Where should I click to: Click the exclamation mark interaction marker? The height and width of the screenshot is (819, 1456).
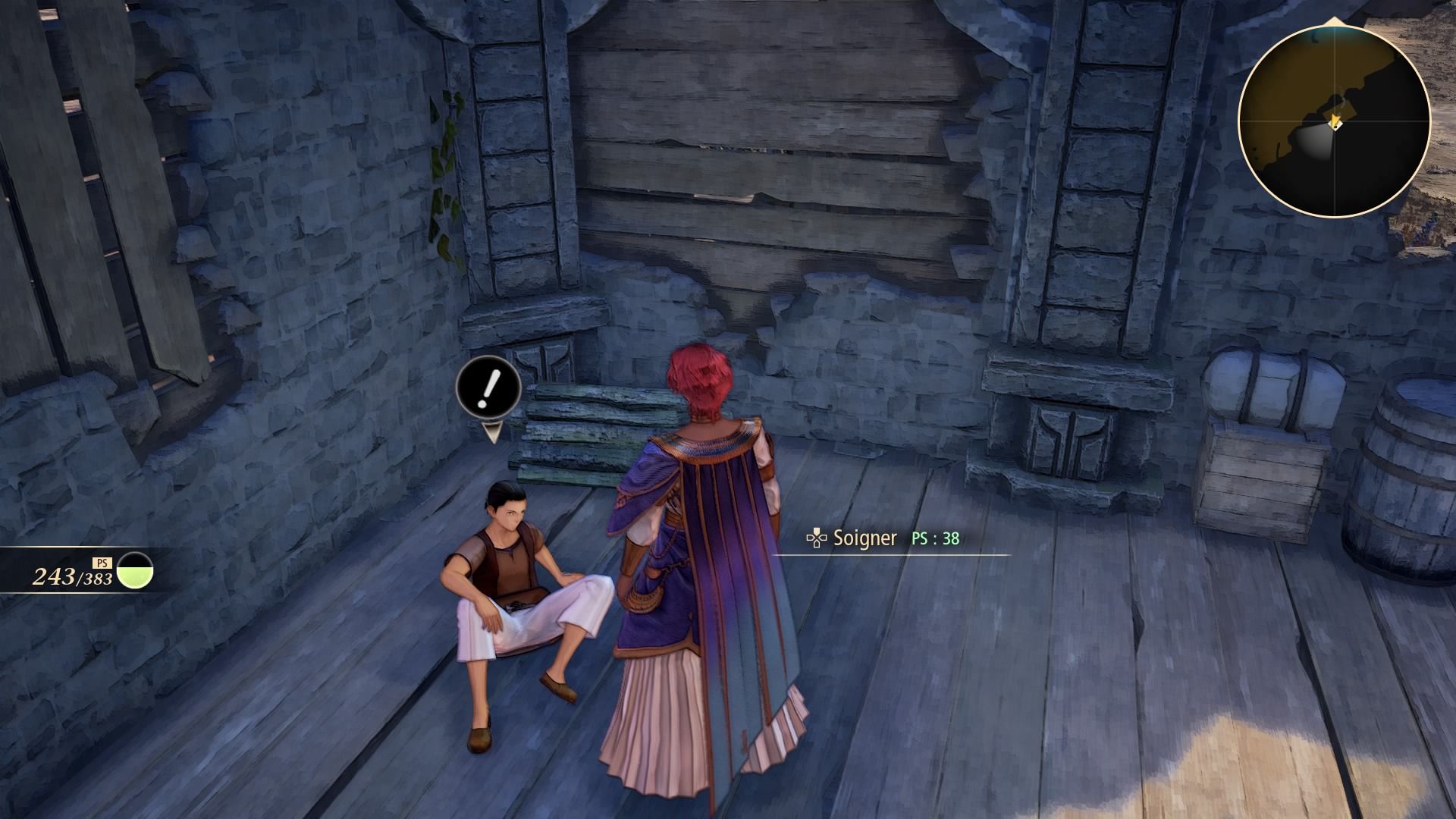coord(488,388)
